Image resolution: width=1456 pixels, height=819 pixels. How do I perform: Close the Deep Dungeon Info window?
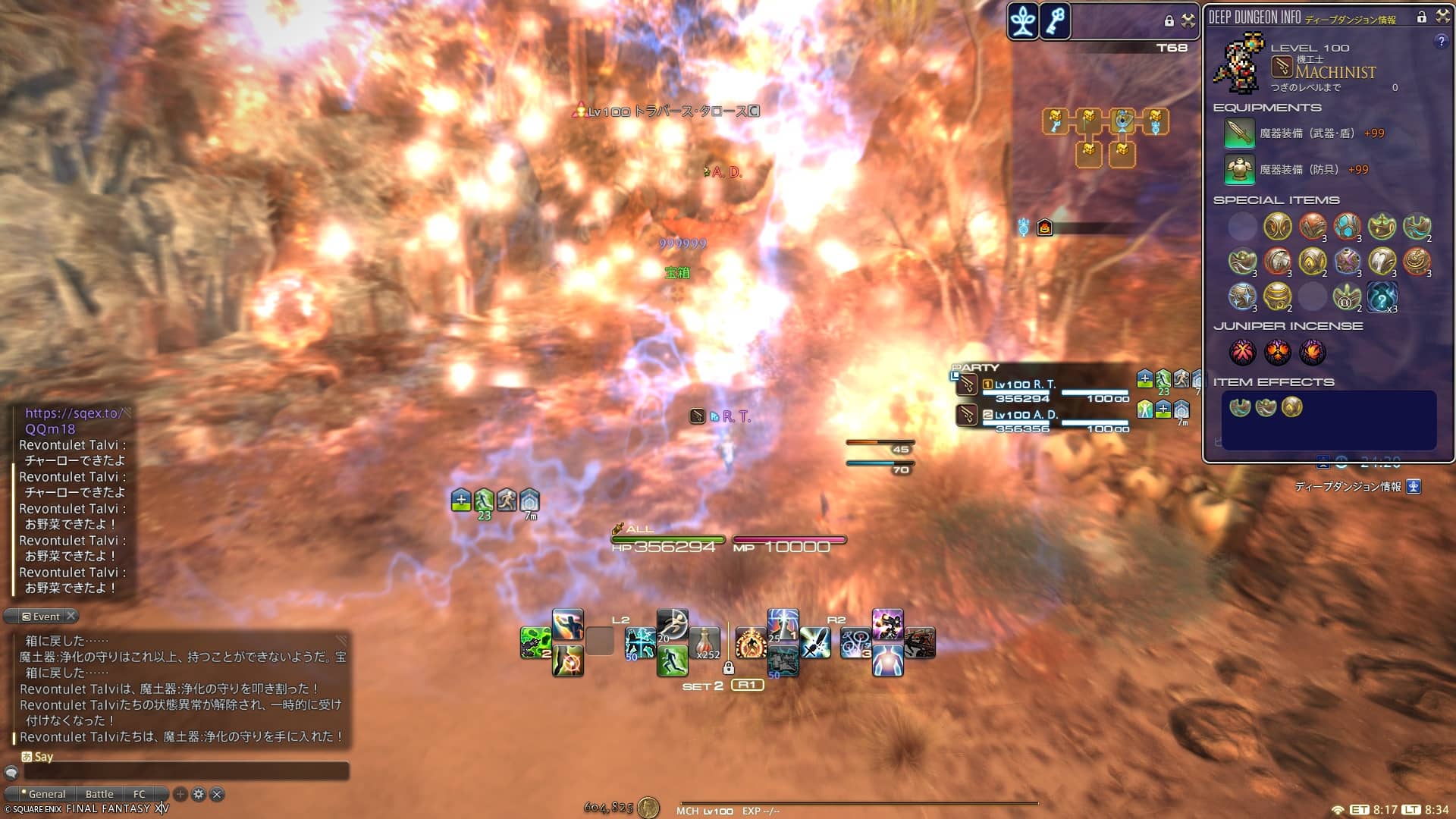point(1442,17)
